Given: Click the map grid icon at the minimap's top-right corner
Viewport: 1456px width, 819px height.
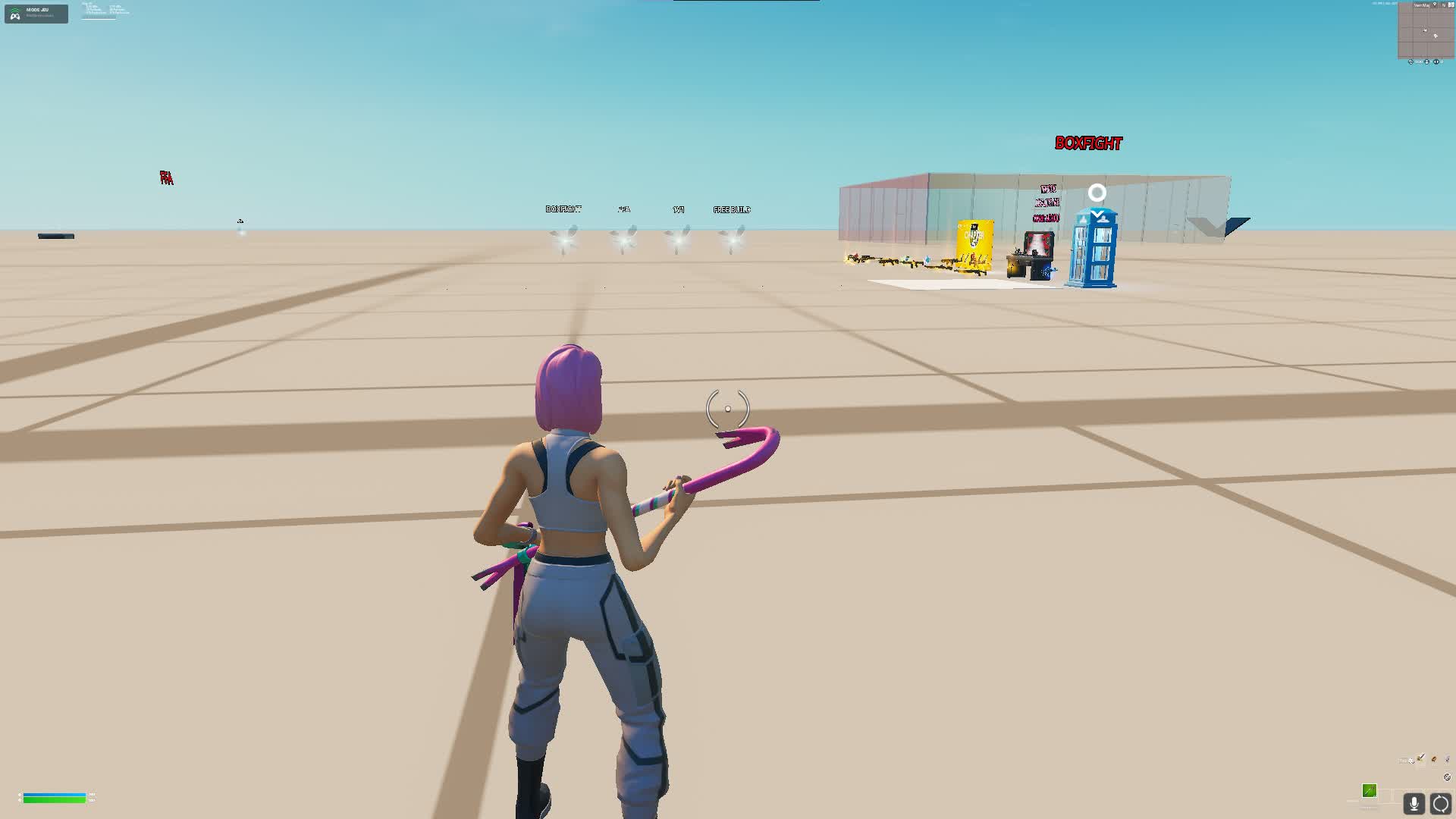Looking at the screenshot, I should pyautogui.click(x=1451, y=5).
